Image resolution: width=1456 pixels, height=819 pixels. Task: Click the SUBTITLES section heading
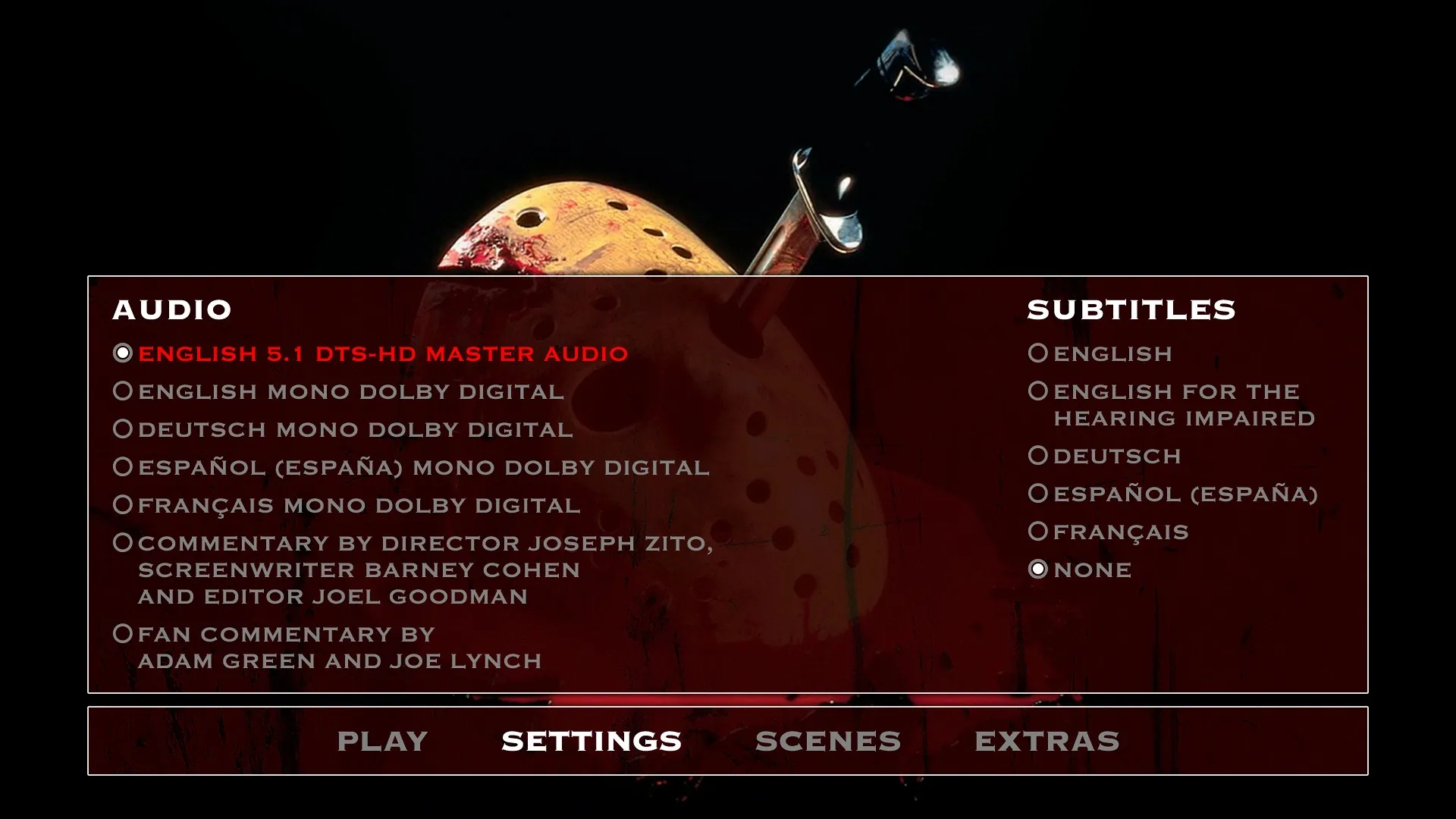coord(1133,309)
